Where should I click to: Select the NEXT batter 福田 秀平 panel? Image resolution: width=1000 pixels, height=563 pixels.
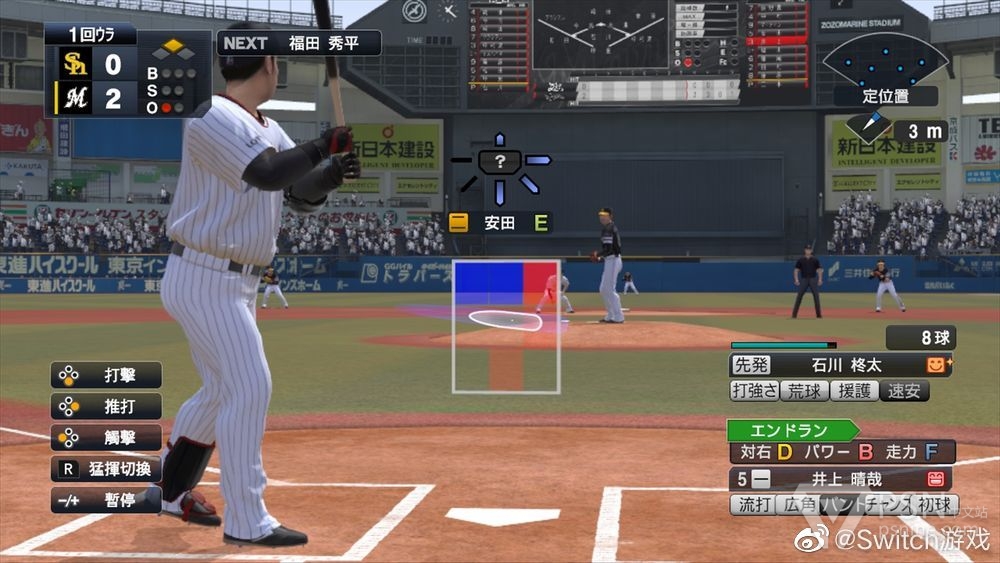click(299, 43)
